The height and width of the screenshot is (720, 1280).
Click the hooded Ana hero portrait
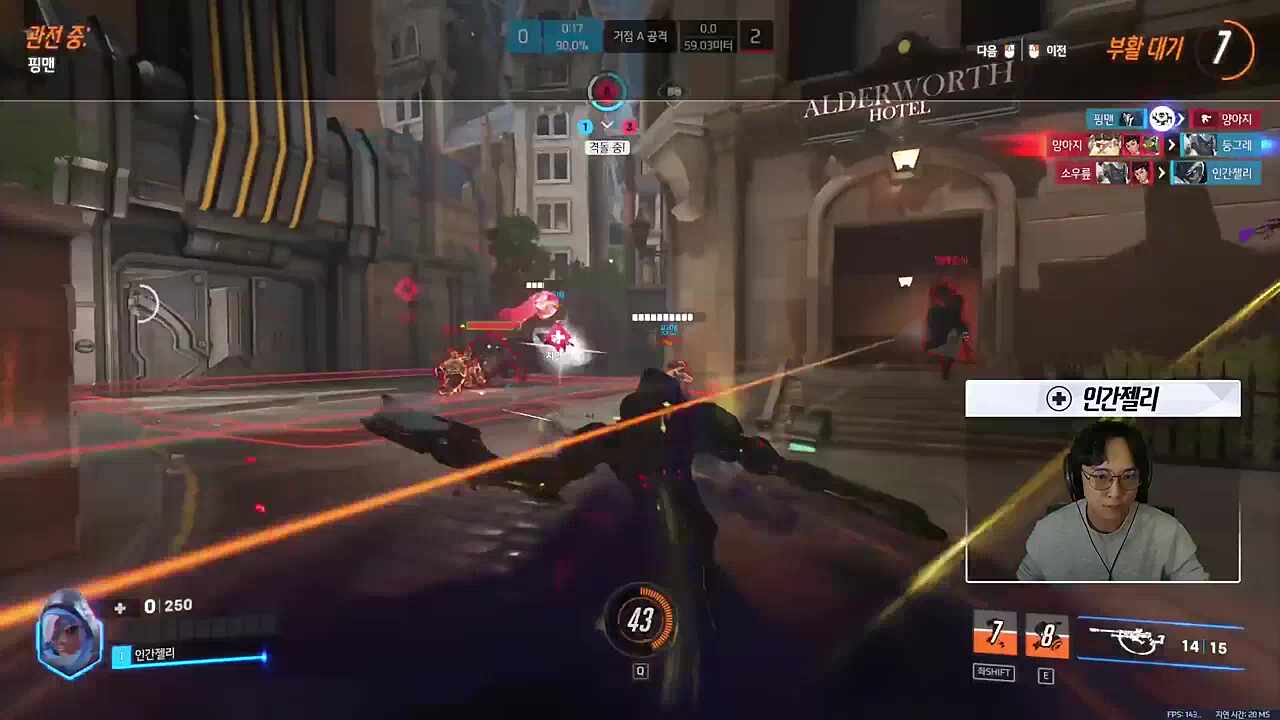68,635
